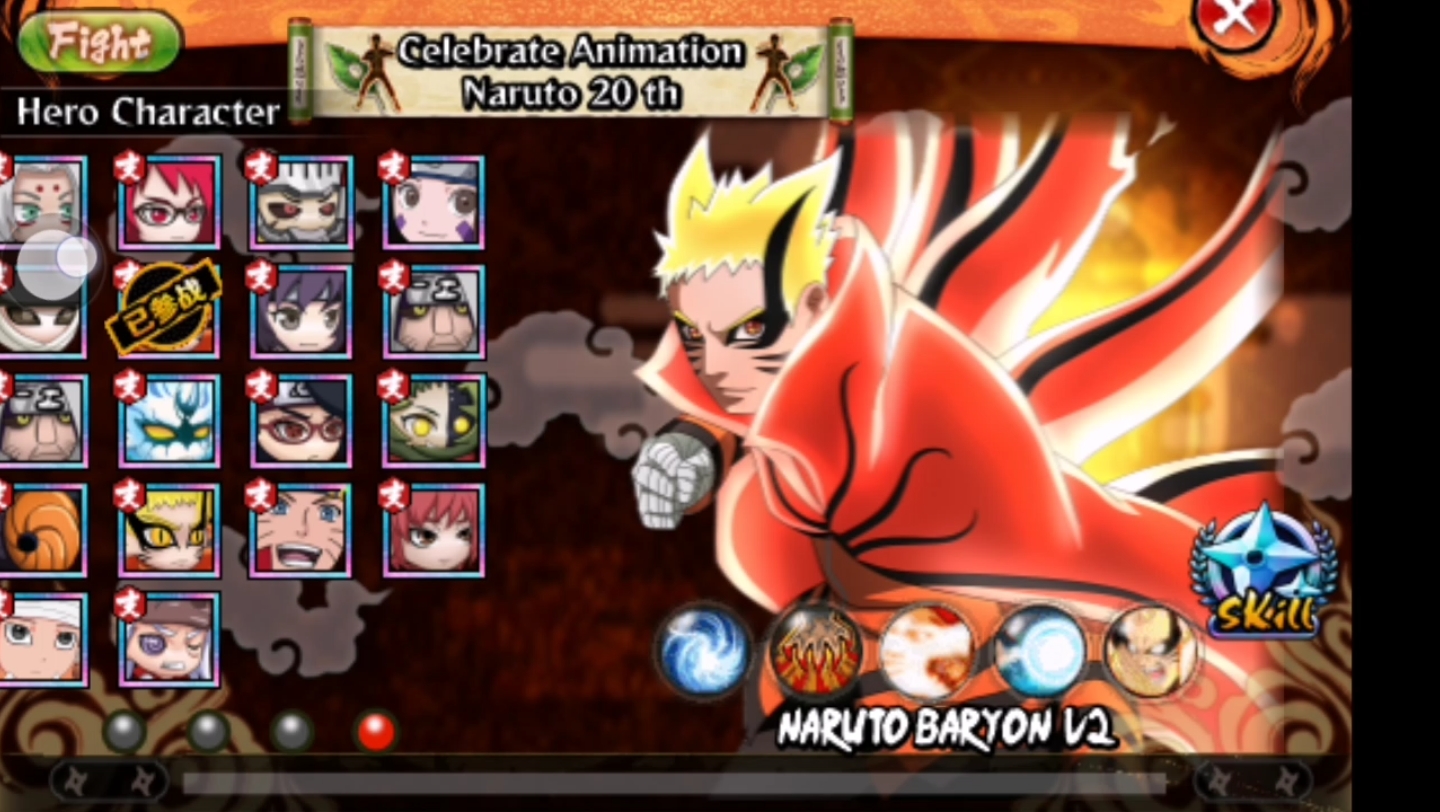Select the green-hooded Zetsu portrait

[x=434, y=421]
